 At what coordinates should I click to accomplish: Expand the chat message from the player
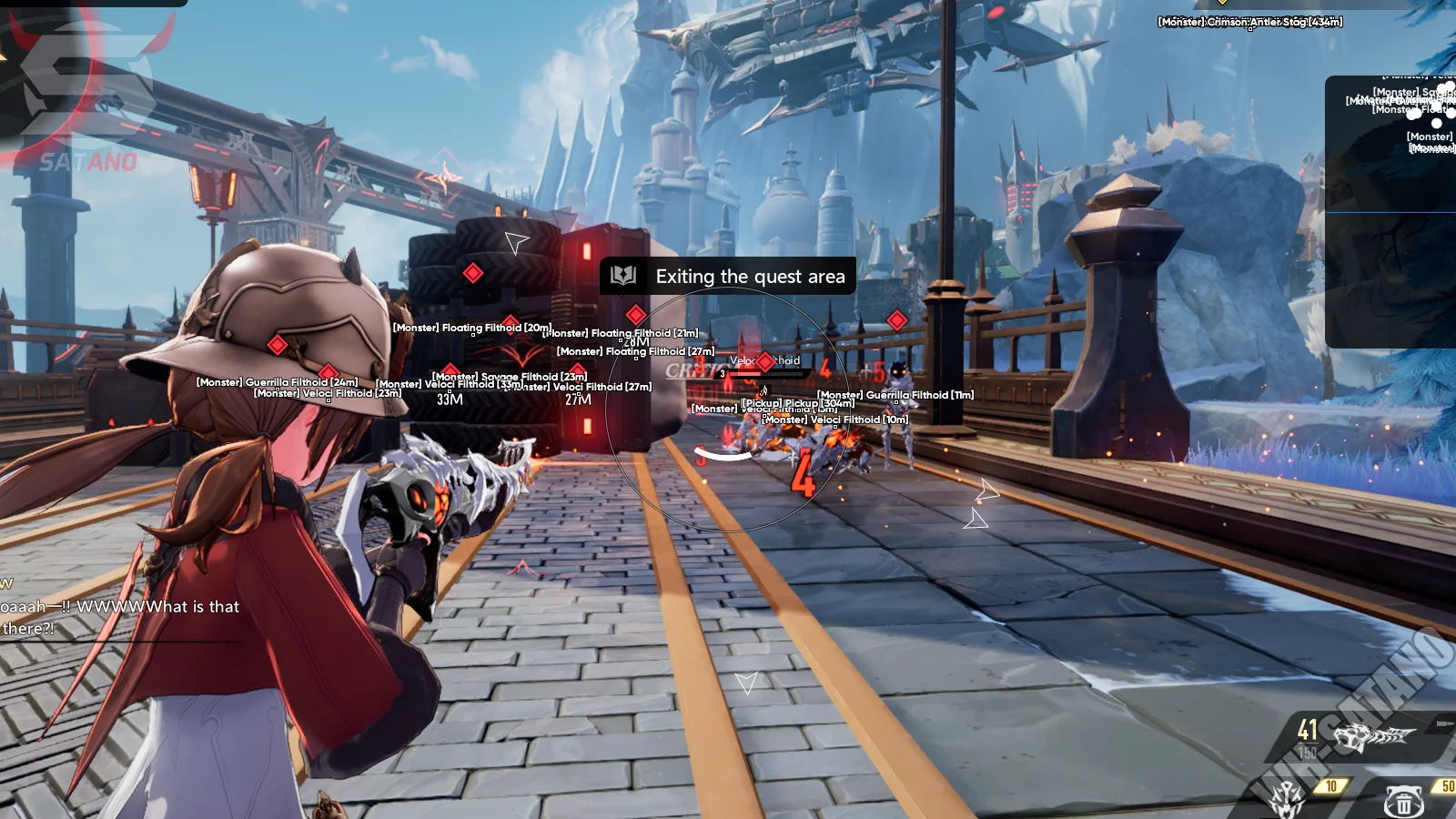pos(118,607)
